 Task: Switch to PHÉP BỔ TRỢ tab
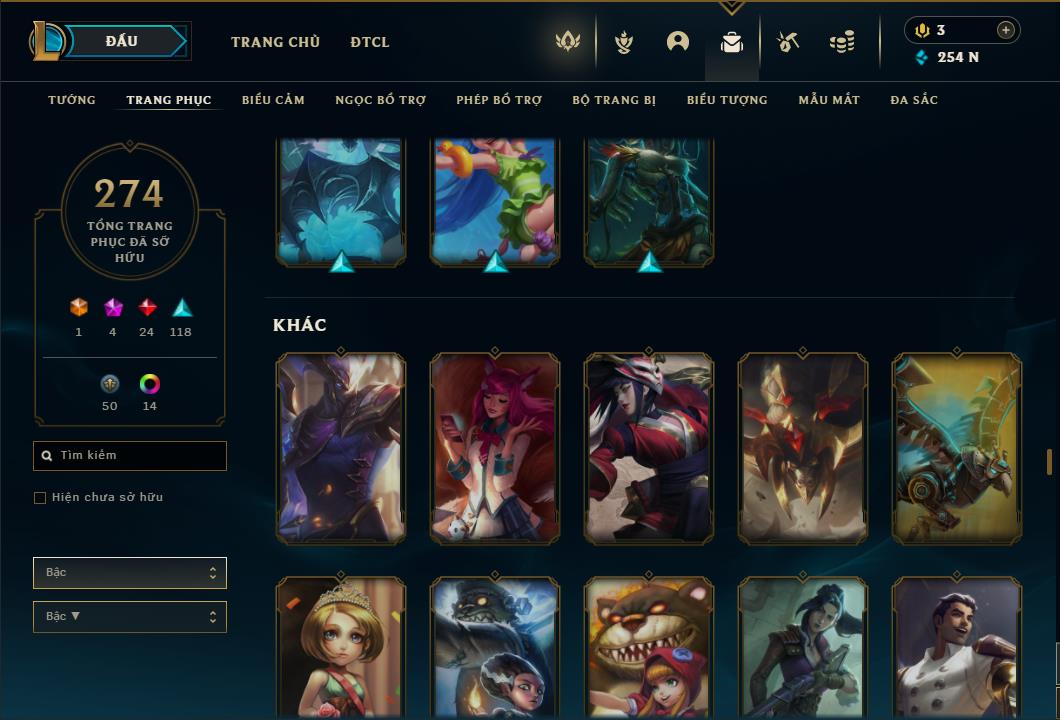(x=499, y=100)
